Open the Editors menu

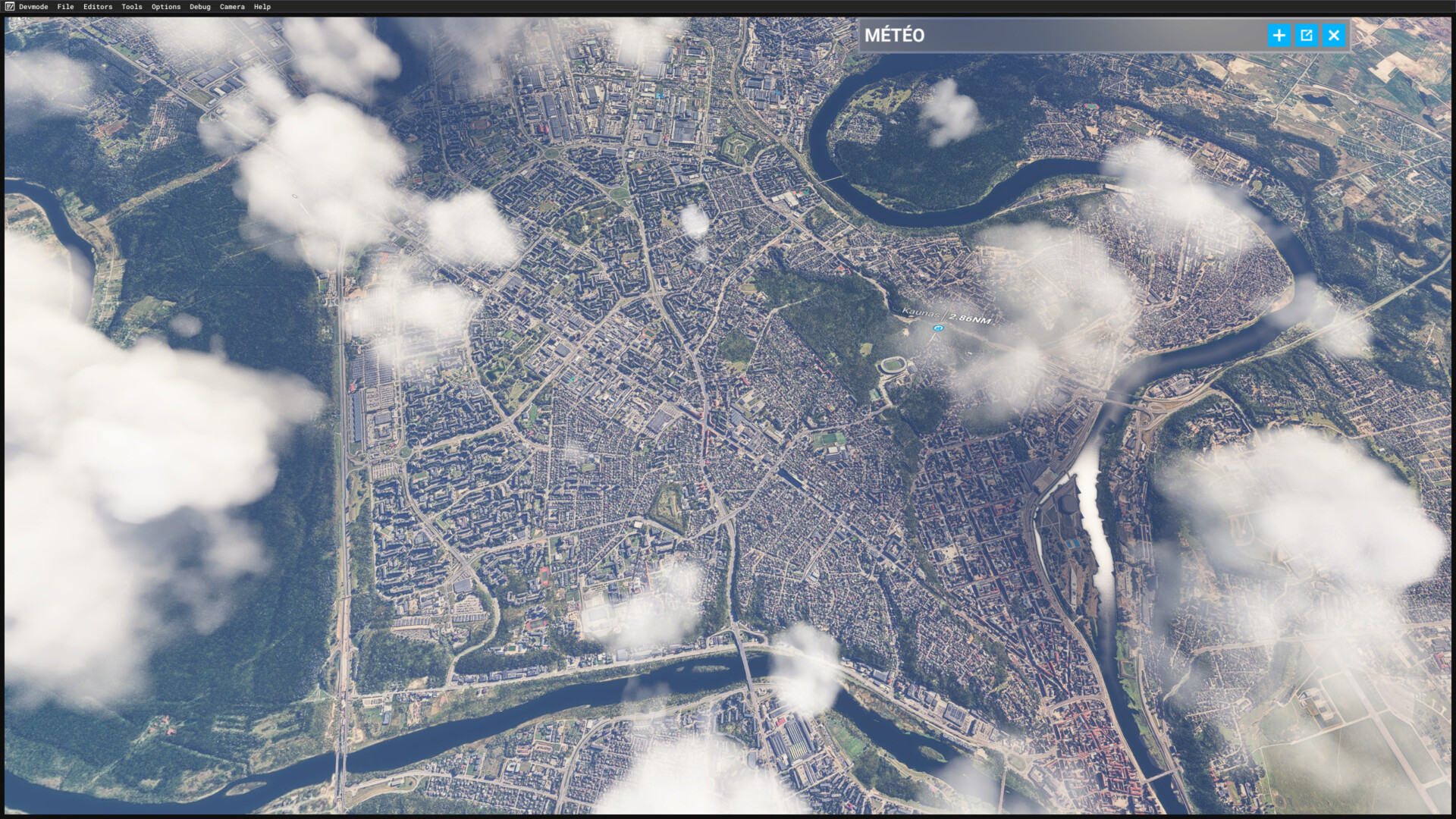click(98, 7)
